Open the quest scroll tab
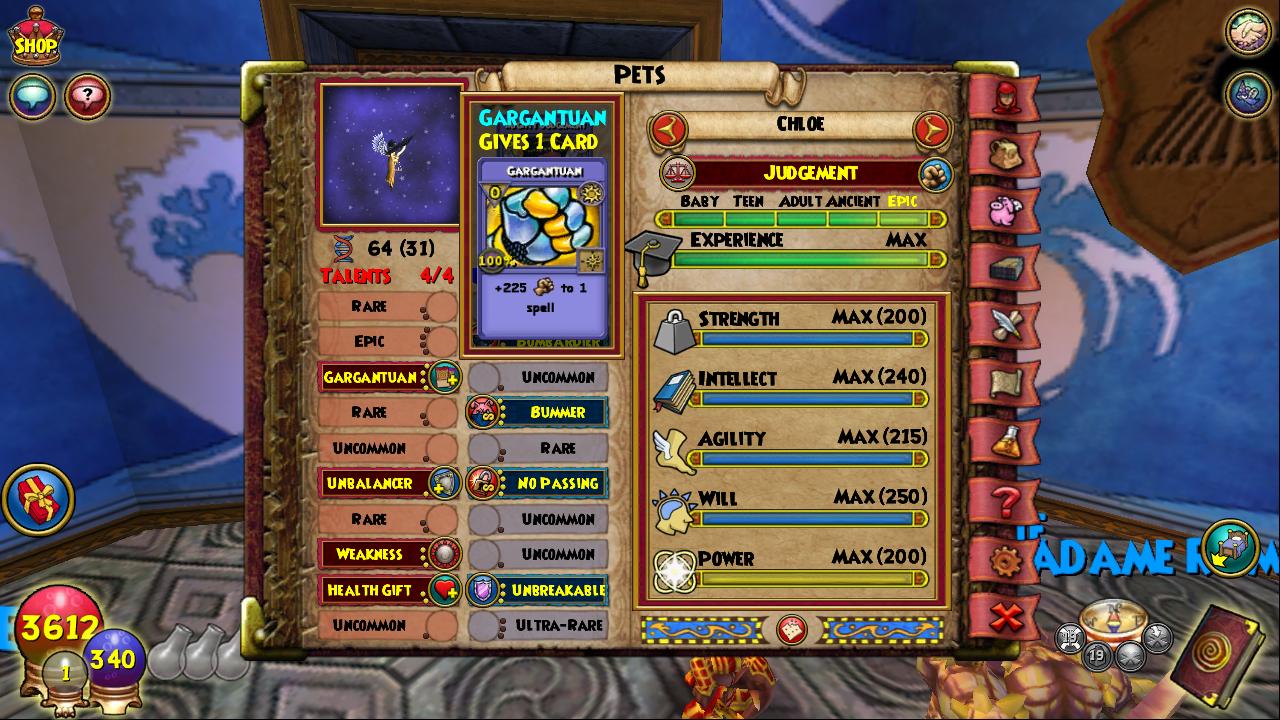 click(1004, 382)
